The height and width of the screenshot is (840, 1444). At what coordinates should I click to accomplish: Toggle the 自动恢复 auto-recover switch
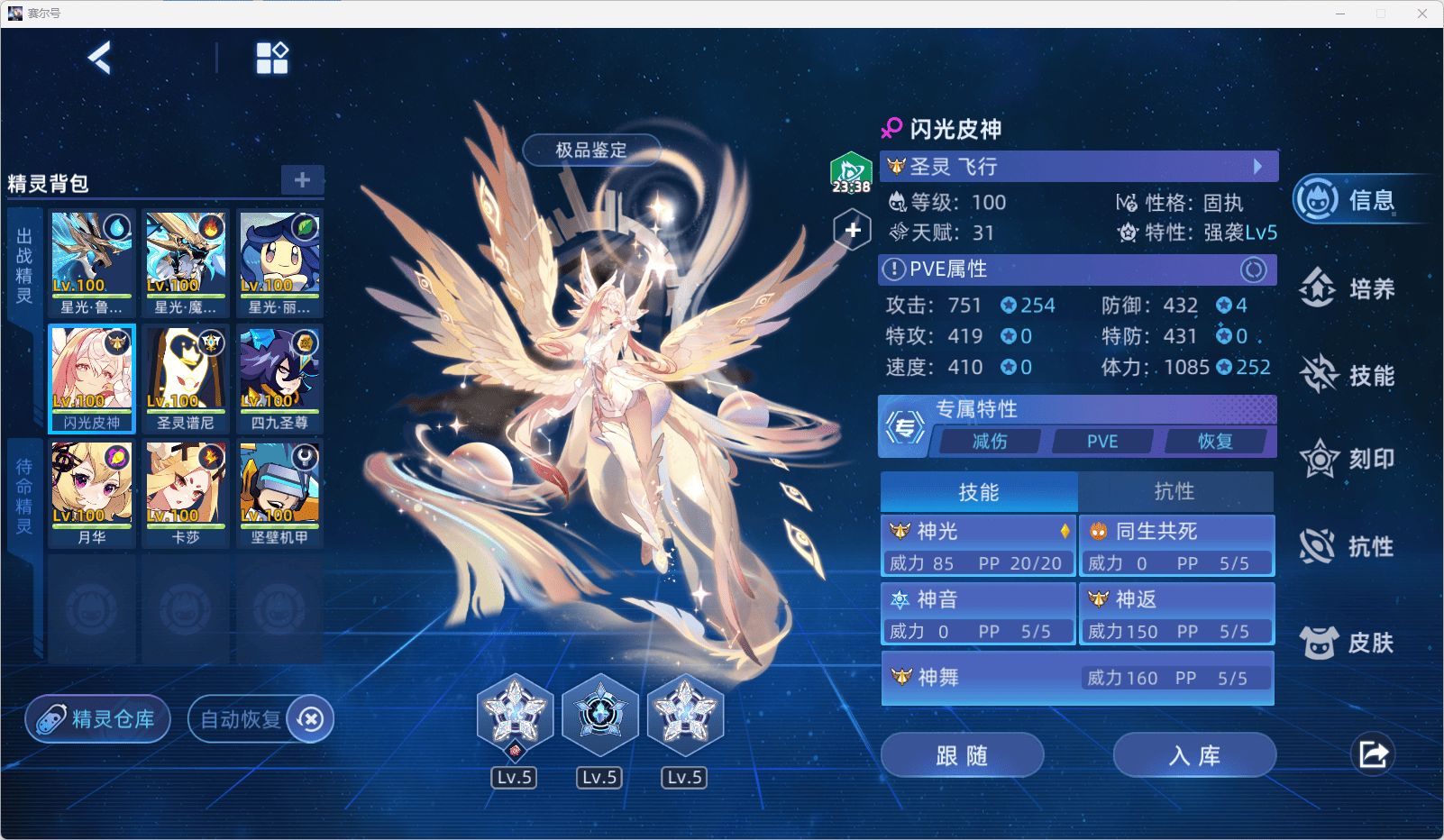pos(310,719)
